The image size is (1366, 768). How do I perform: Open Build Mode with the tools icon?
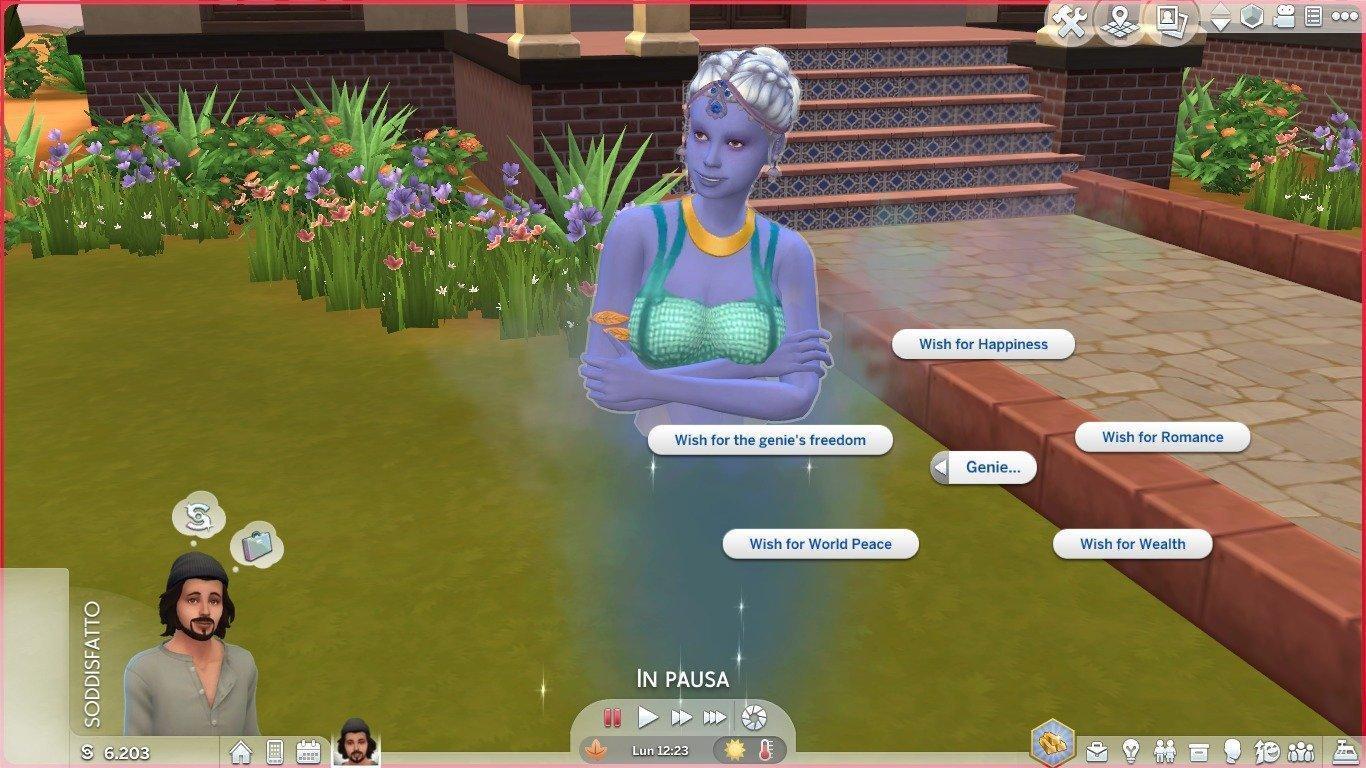[x=1070, y=21]
